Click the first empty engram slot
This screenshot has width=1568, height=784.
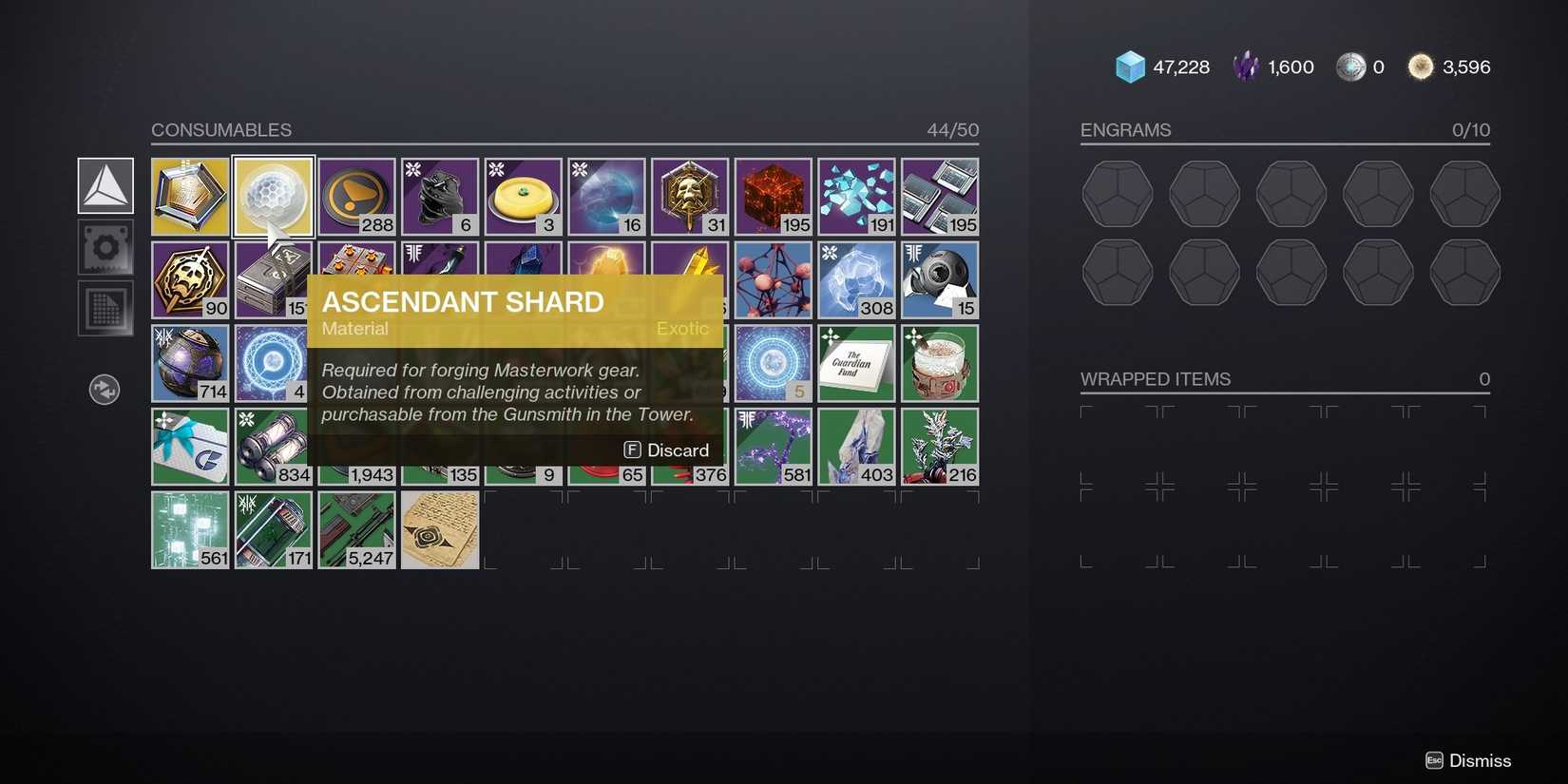tap(1118, 194)
